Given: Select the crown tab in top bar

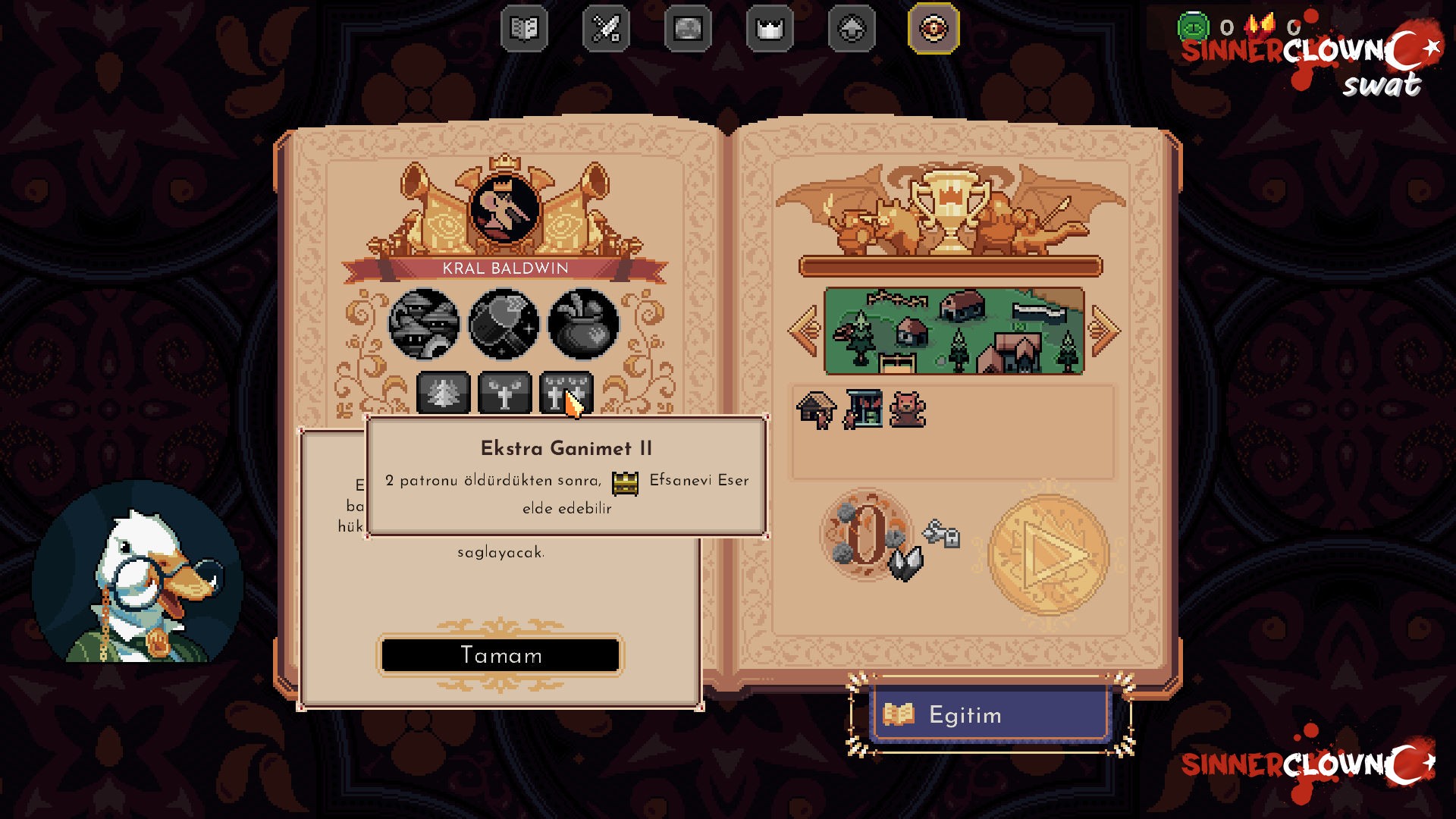Looking at the screenshot, I should tap(770, 29).
